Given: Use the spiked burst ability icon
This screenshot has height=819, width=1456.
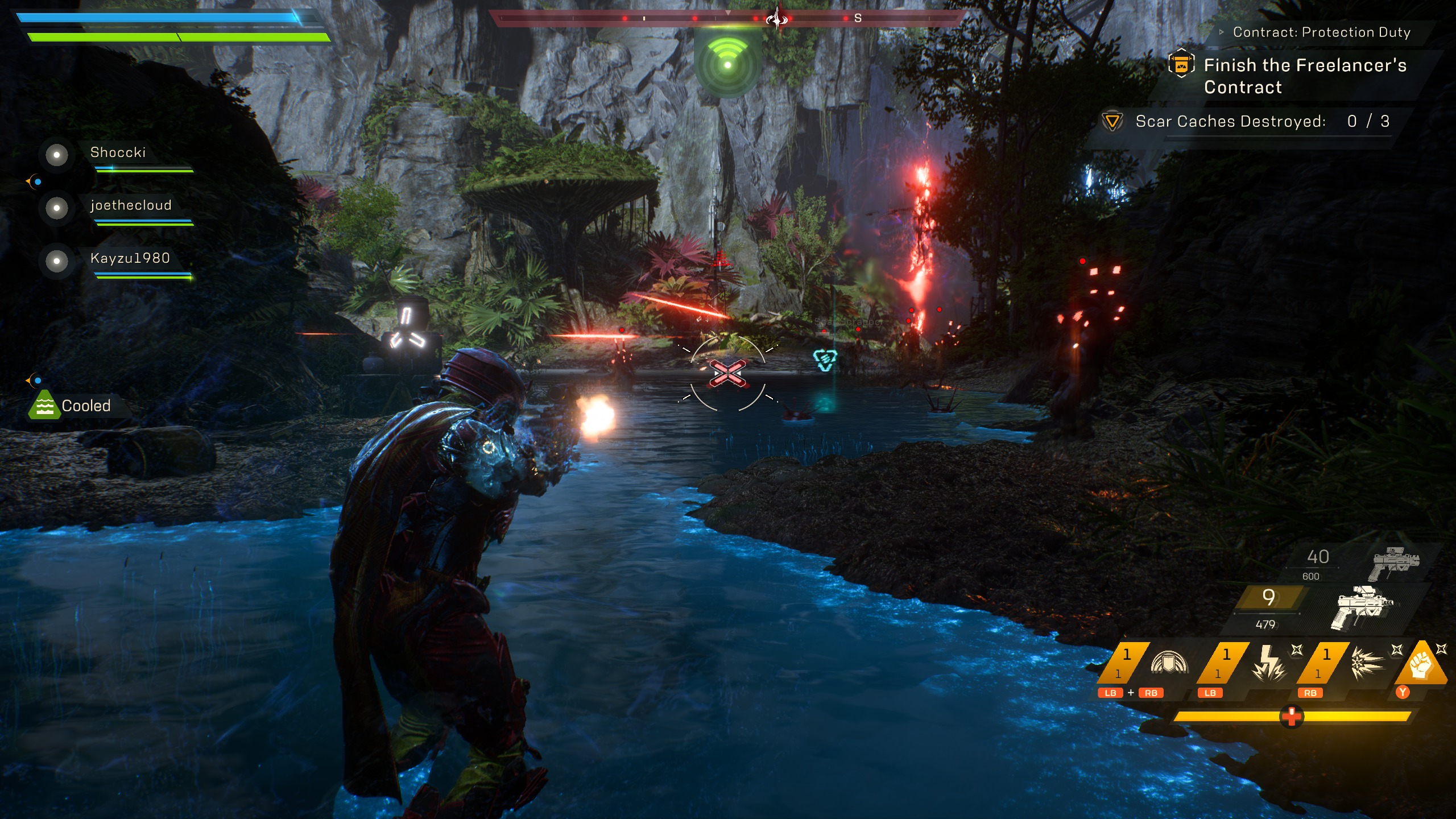Looking at the screenshot, I should (x=1368, y=664).
